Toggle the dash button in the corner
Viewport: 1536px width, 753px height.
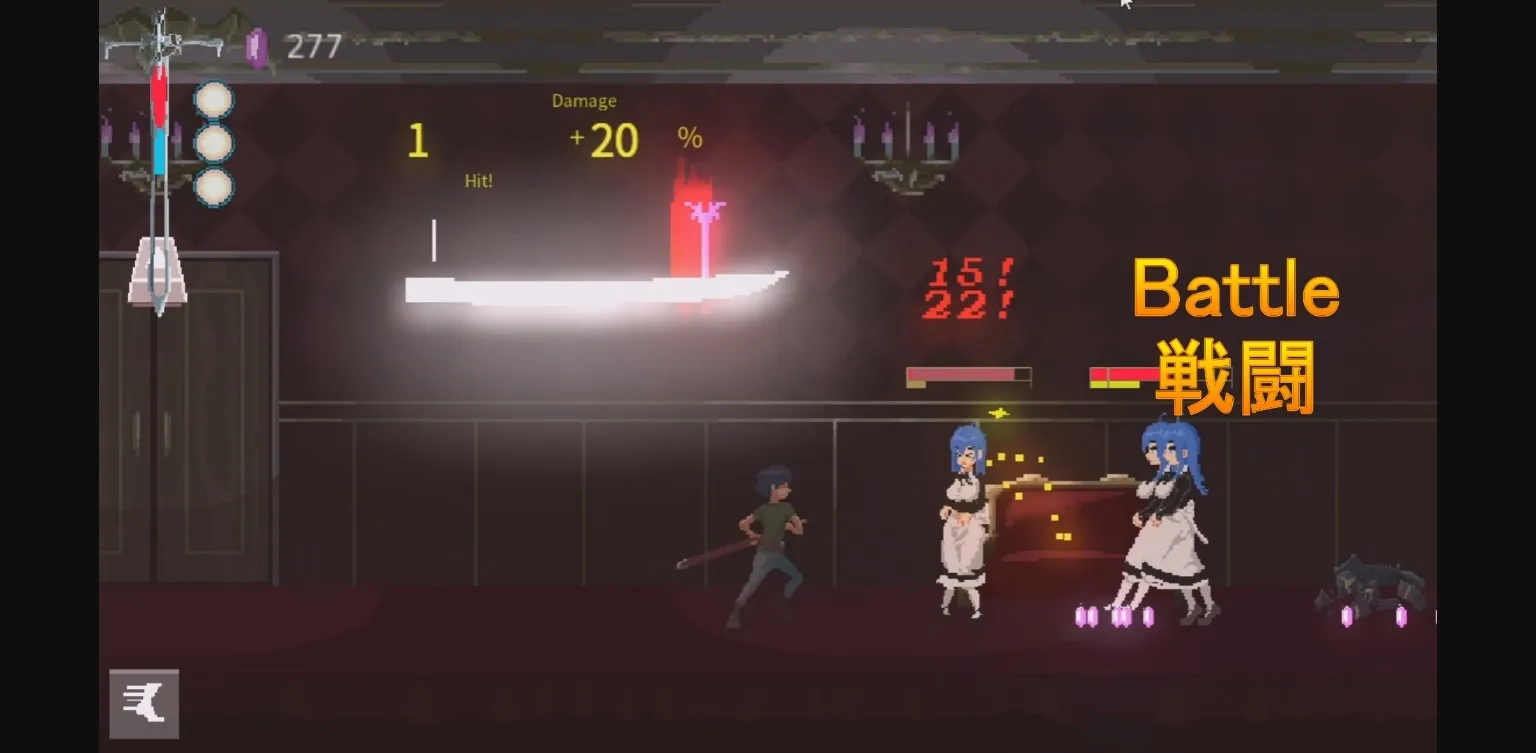point(144,703)
